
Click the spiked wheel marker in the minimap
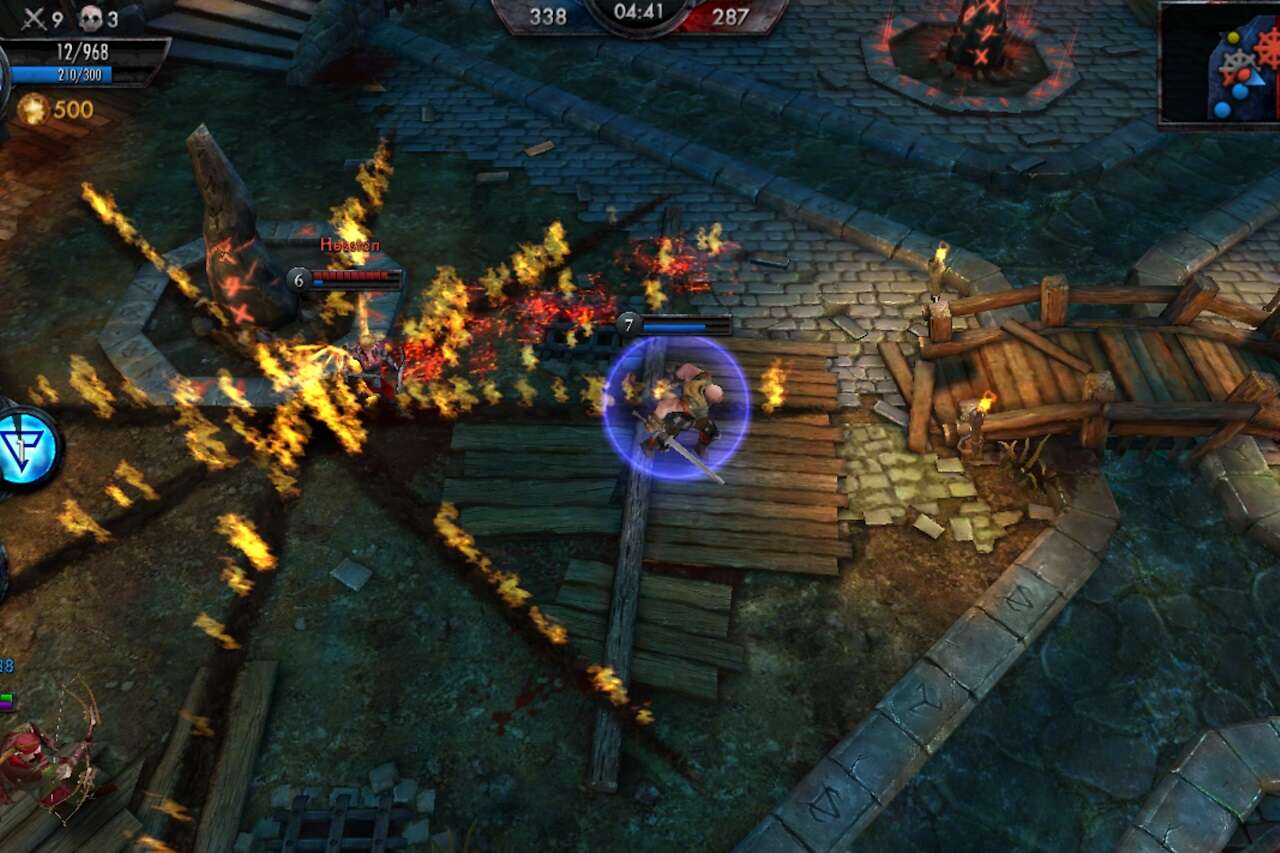[x=1237, y=58]
